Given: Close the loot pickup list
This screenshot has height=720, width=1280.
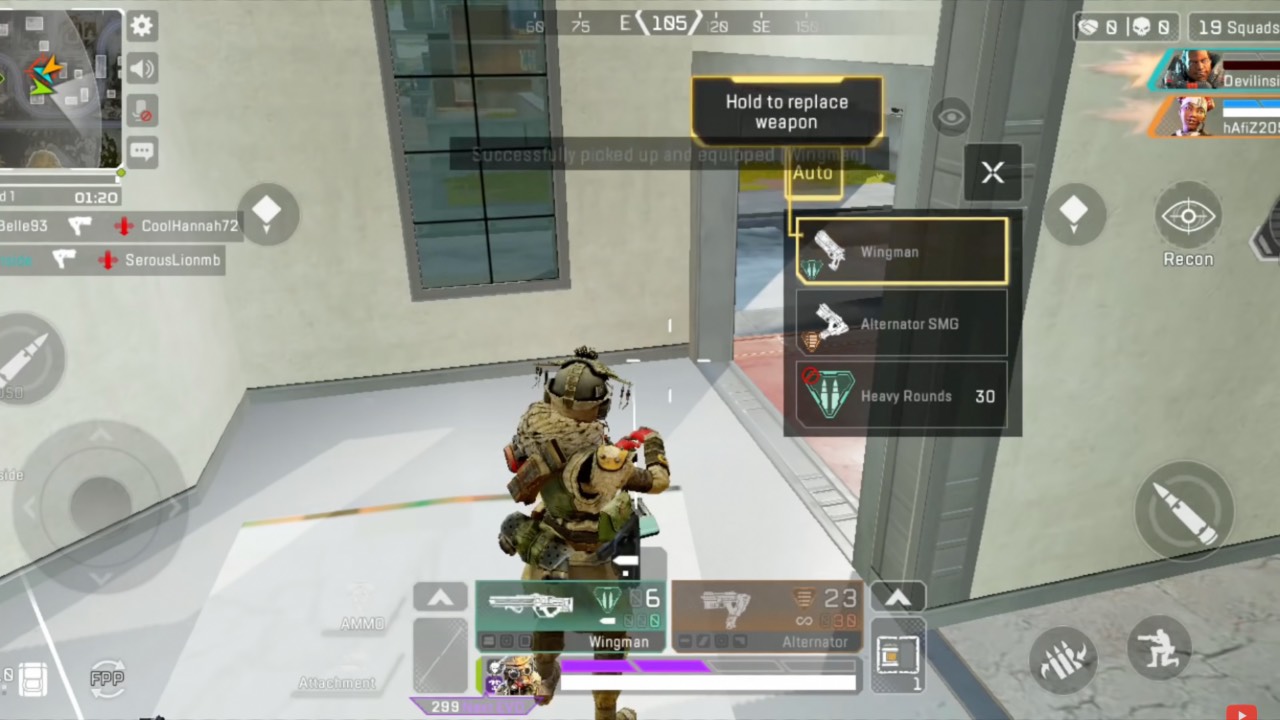Looking at the screenshot, I should coord(992,172).
